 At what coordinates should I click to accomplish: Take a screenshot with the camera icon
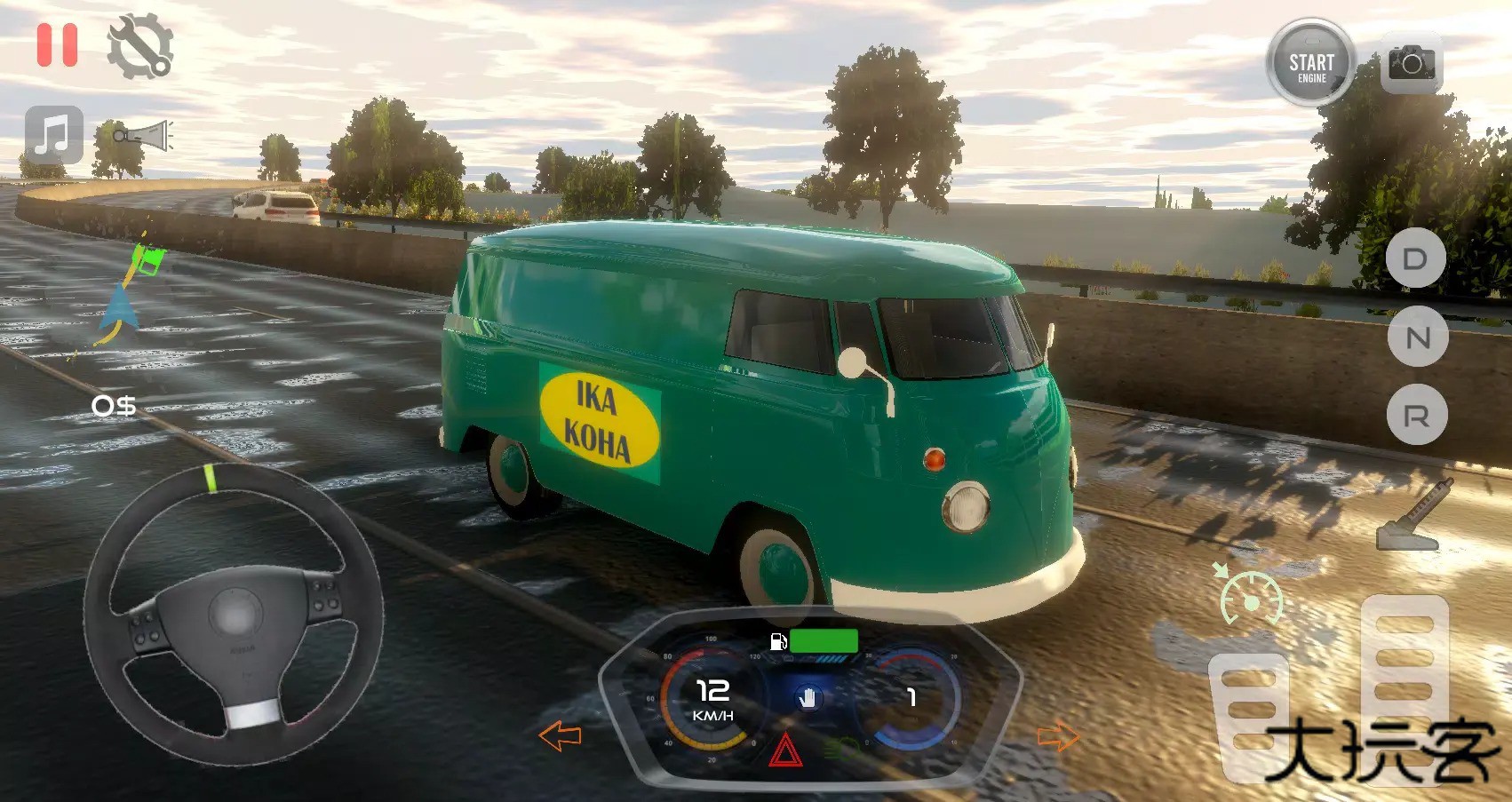tap(1412, 65)
